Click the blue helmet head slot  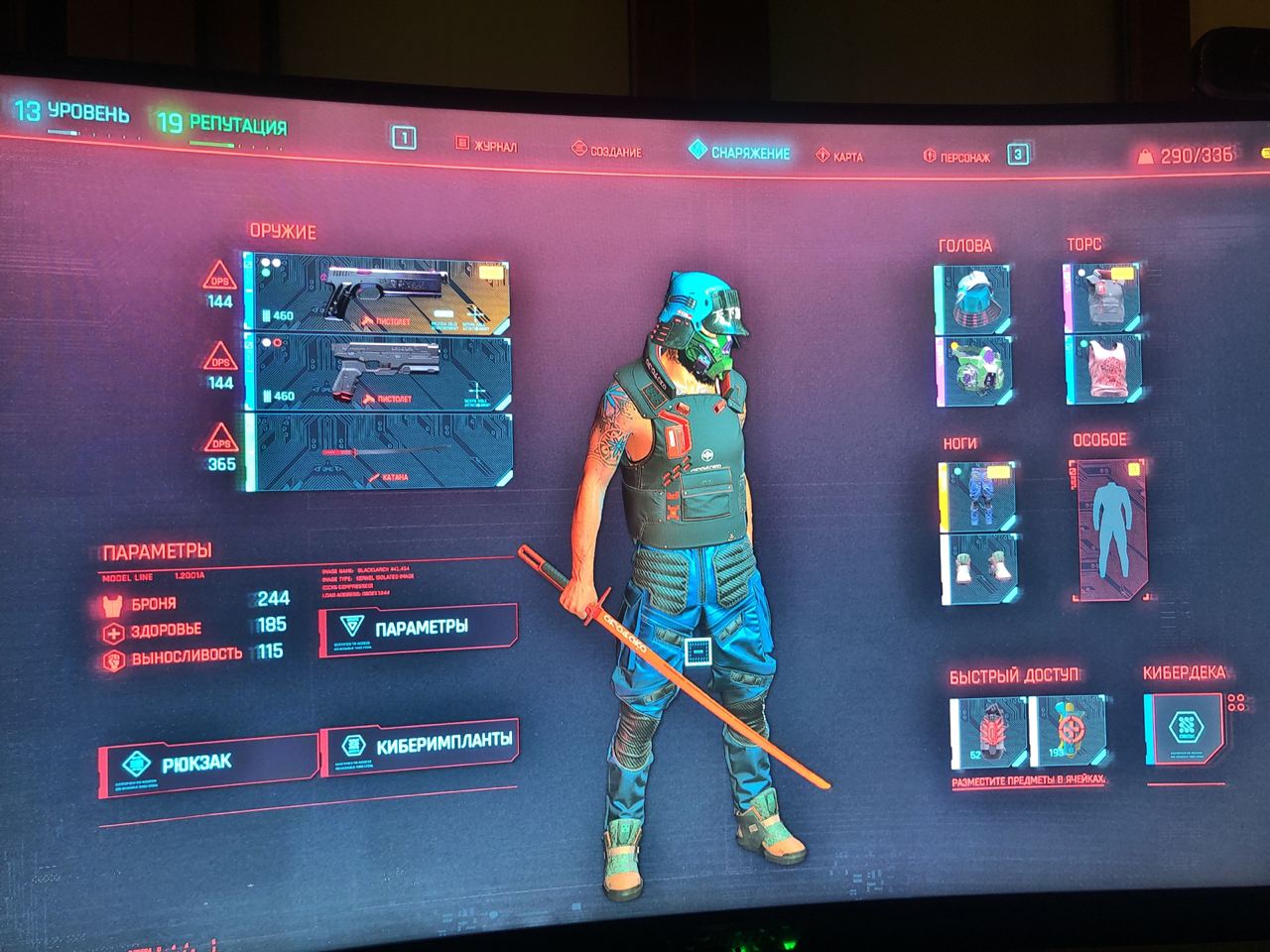click(972, 297)
